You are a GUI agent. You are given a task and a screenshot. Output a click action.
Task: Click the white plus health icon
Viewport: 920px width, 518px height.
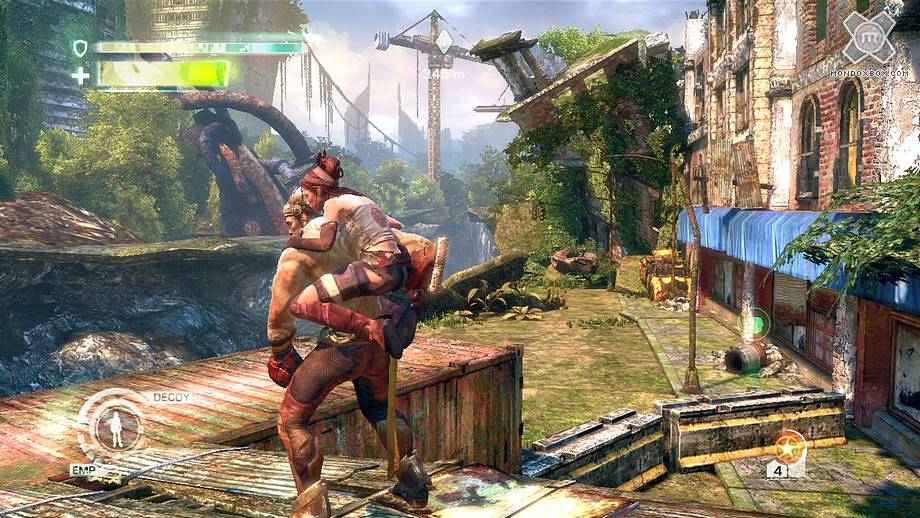(x=79, y=74)
